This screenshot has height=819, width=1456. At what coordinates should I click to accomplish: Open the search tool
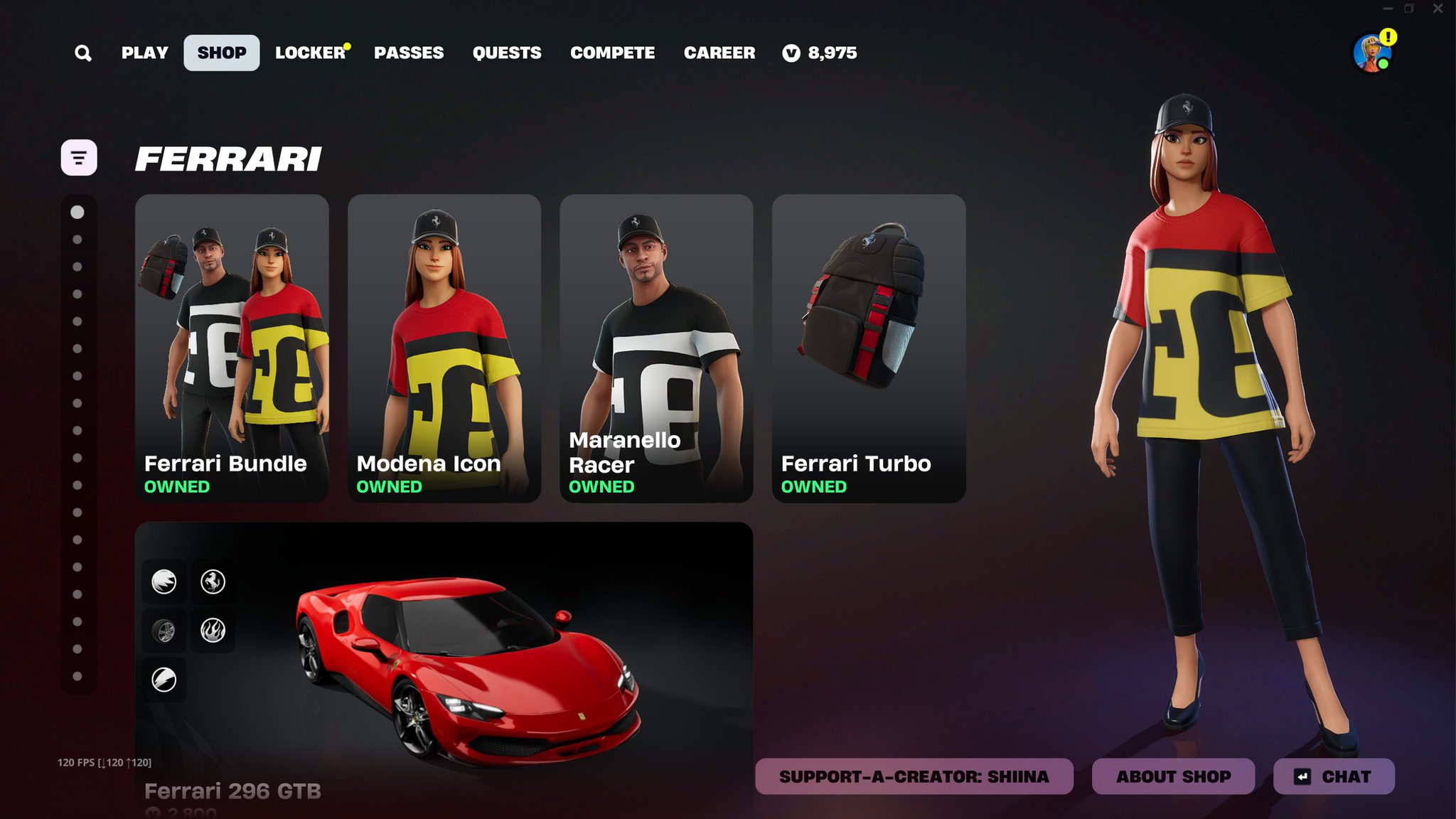pos(83,53)
